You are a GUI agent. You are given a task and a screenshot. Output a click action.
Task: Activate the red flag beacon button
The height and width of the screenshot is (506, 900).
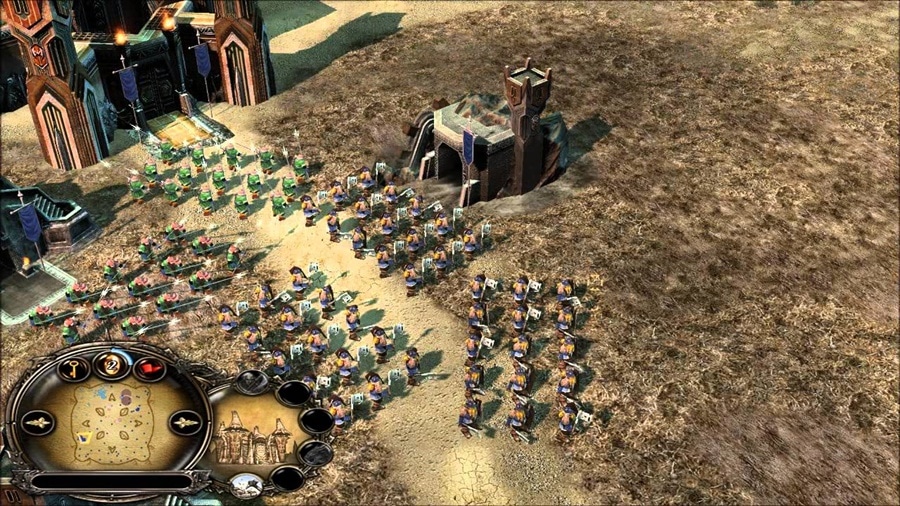click(150, 369)
